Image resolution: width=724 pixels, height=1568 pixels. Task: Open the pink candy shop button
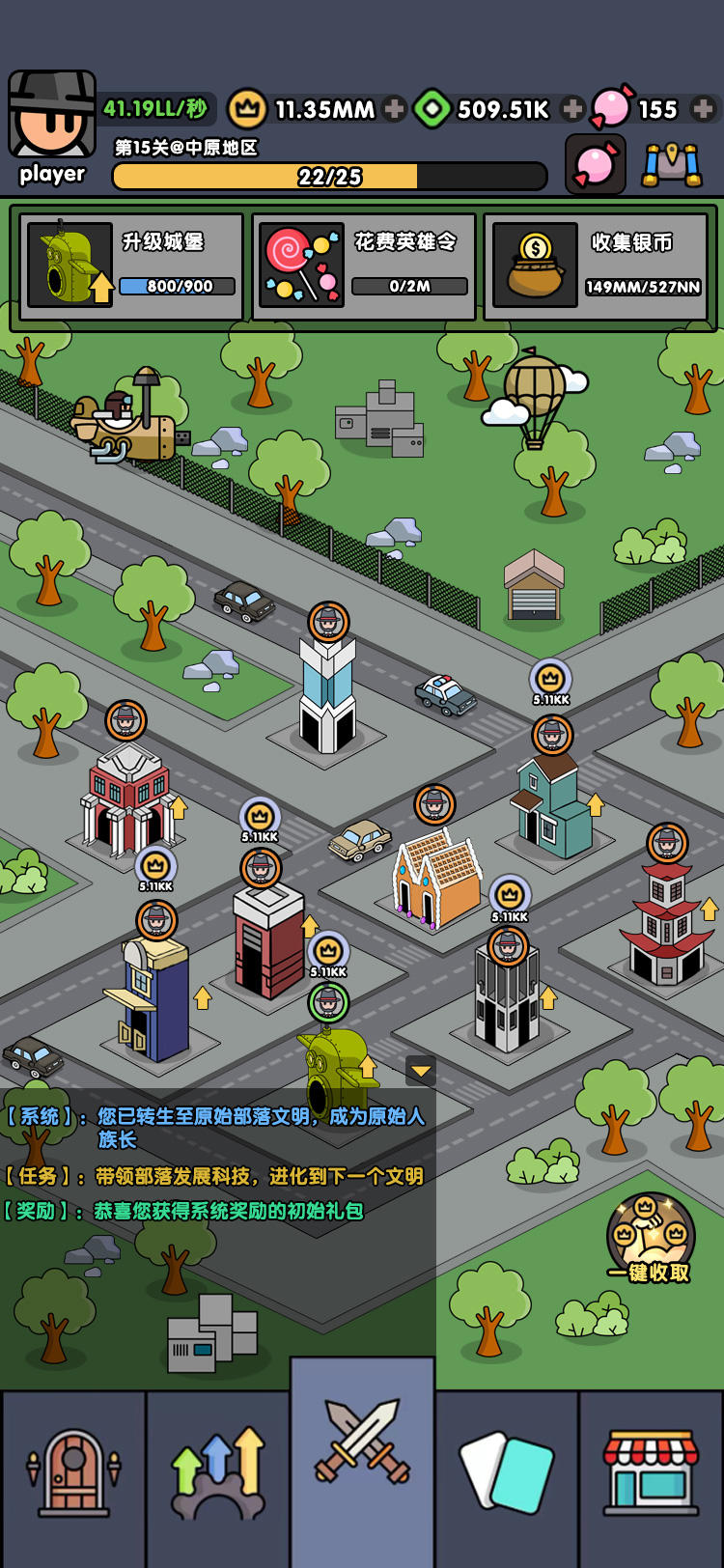pos(596,164)
